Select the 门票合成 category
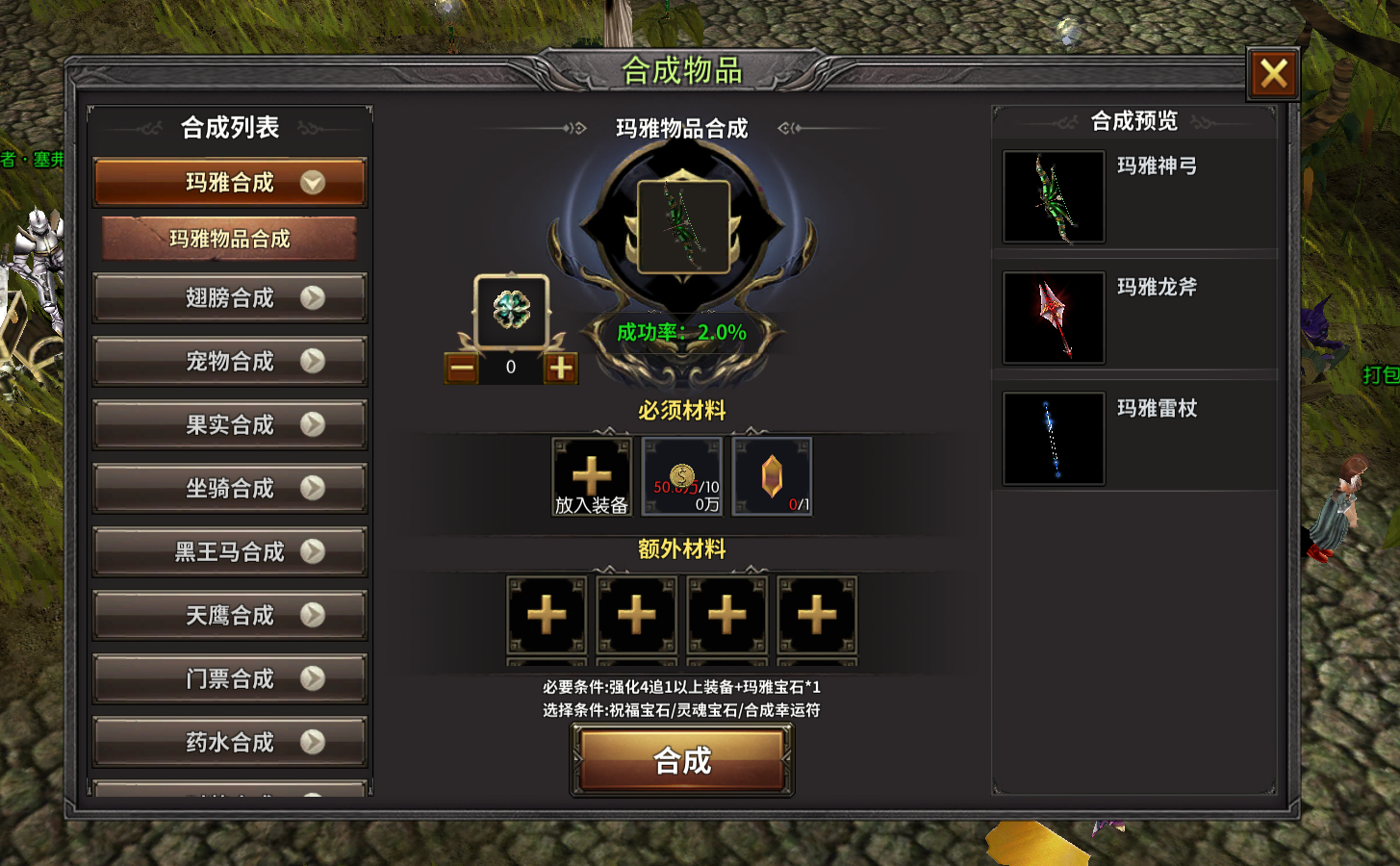1400x866 pixels. [x=230, y=679]
